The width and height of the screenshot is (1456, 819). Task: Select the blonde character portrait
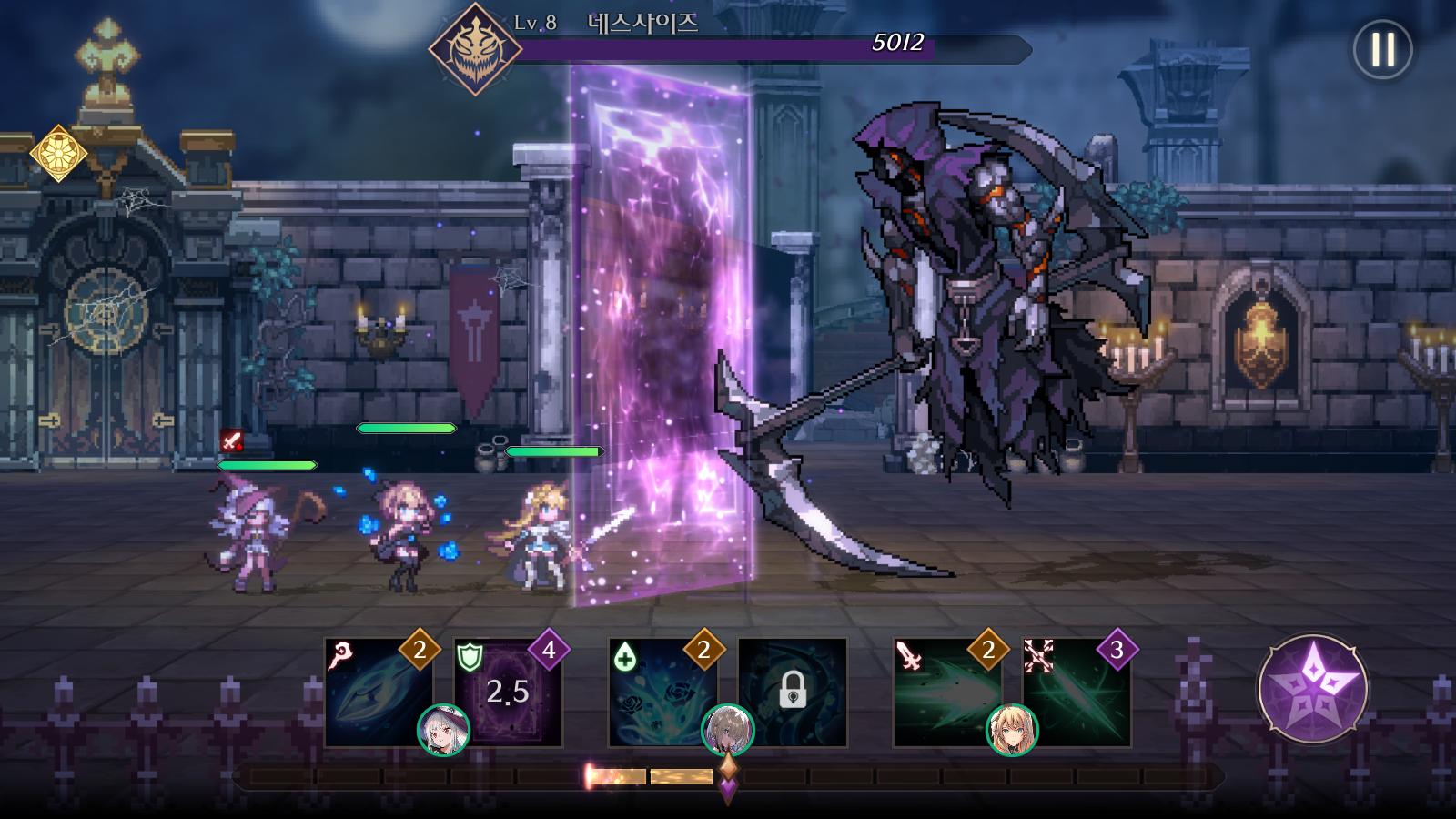click(x=1012, y=730)
